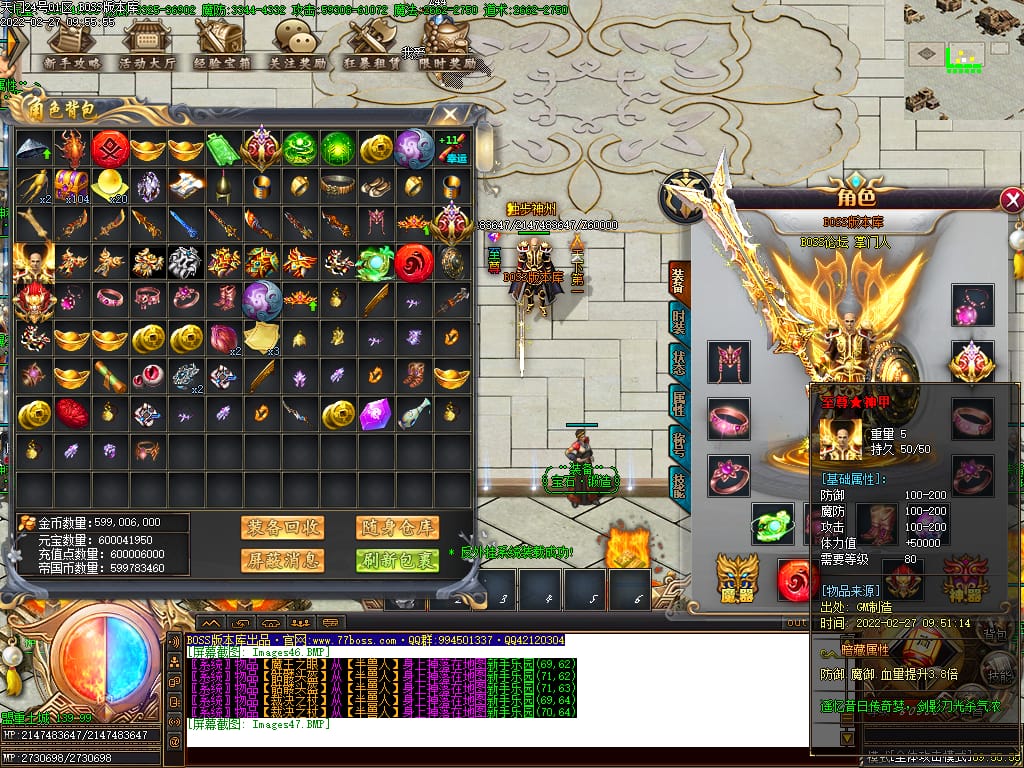This screenshot has height=768, width=1024.
Task: Click the 装备回收 equipment recycle button
Action: point(282,528)
